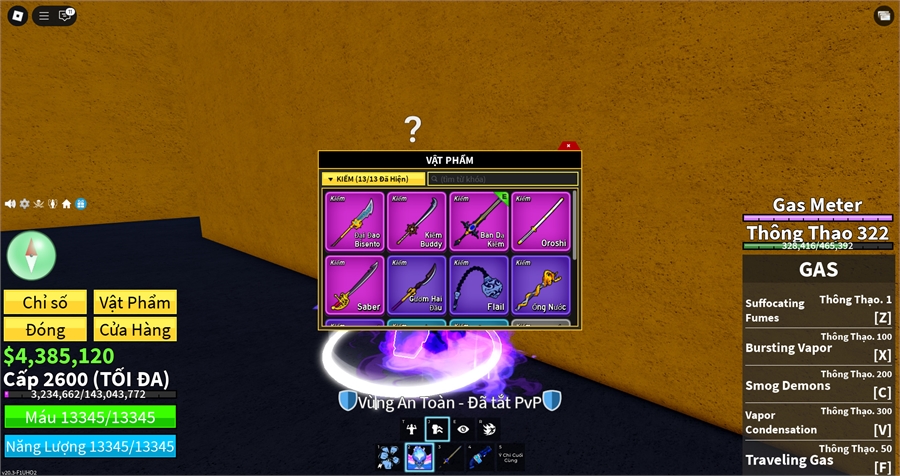This screenshot has height=476, width=900.
Task: Choose the Kiếm Buddy sword slot
Action: click(416, 221)
